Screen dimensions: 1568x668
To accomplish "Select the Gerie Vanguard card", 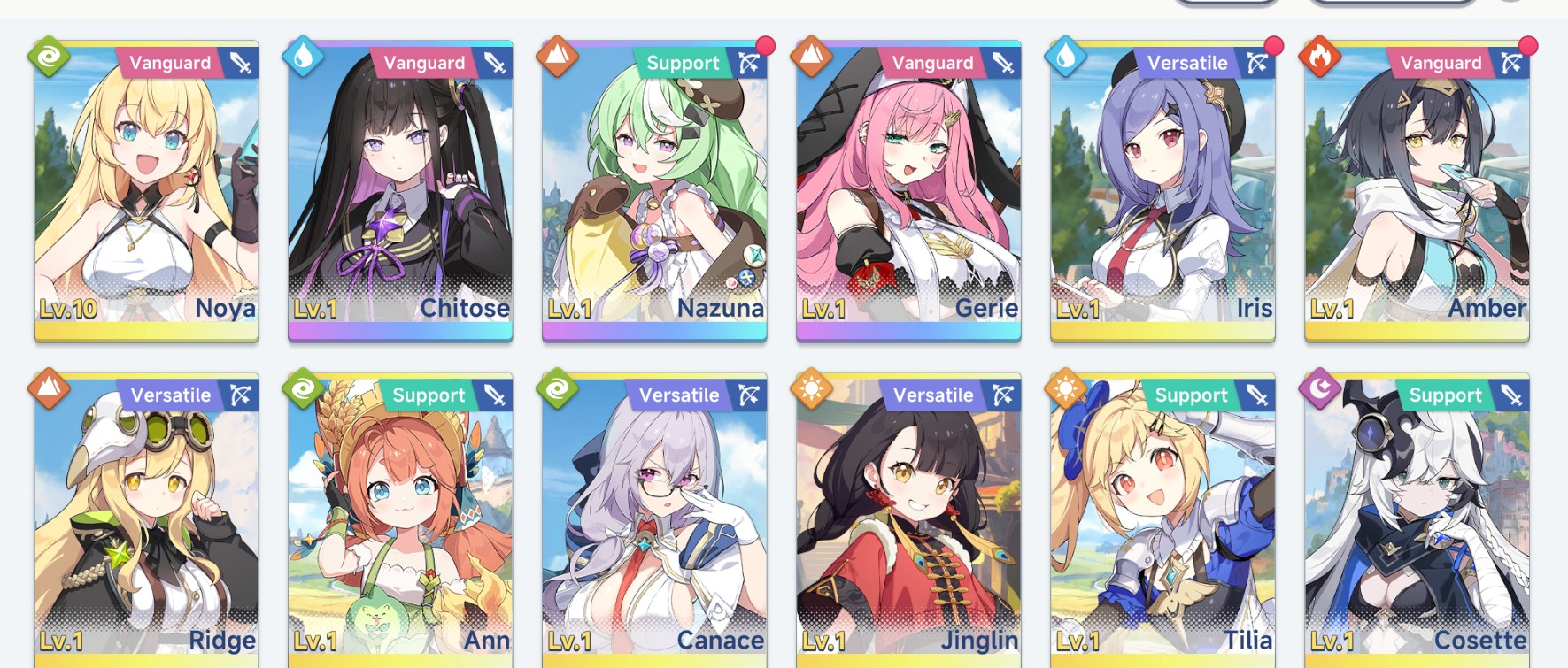I will [908, 190].
